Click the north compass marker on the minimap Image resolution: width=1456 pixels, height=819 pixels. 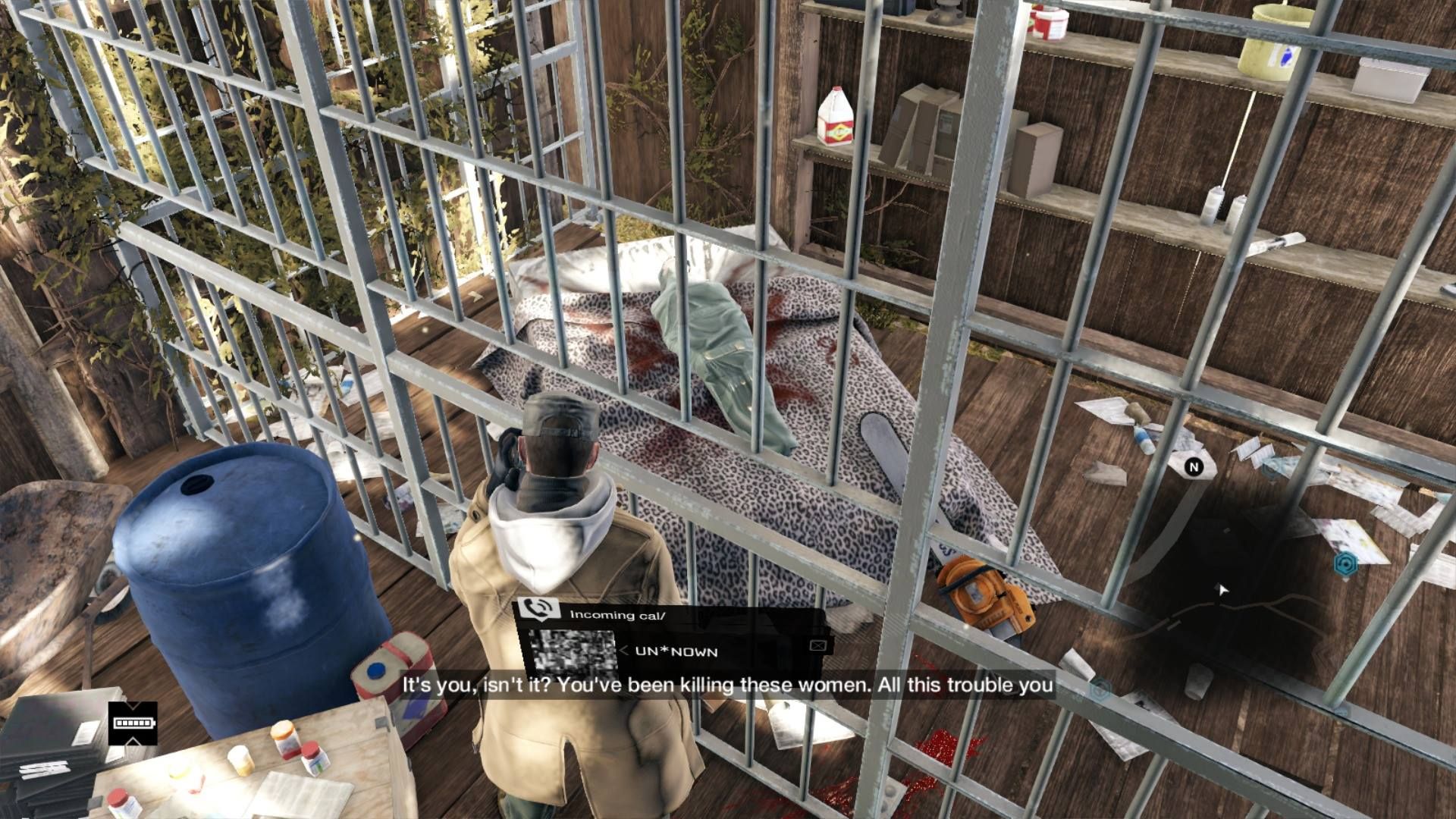click(1194, 467)
